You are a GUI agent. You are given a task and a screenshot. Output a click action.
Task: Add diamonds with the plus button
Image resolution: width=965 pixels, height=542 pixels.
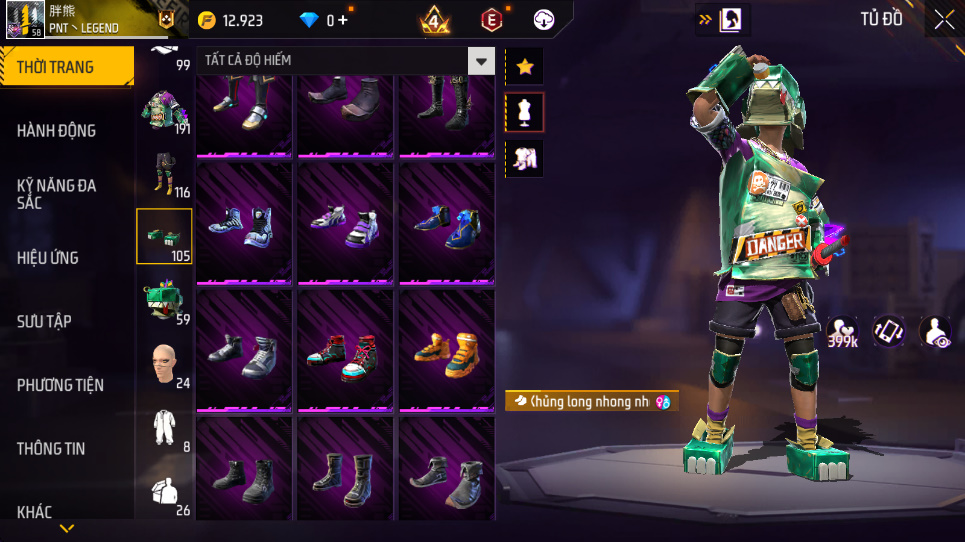pyautogui.click(x=344, y=20)
